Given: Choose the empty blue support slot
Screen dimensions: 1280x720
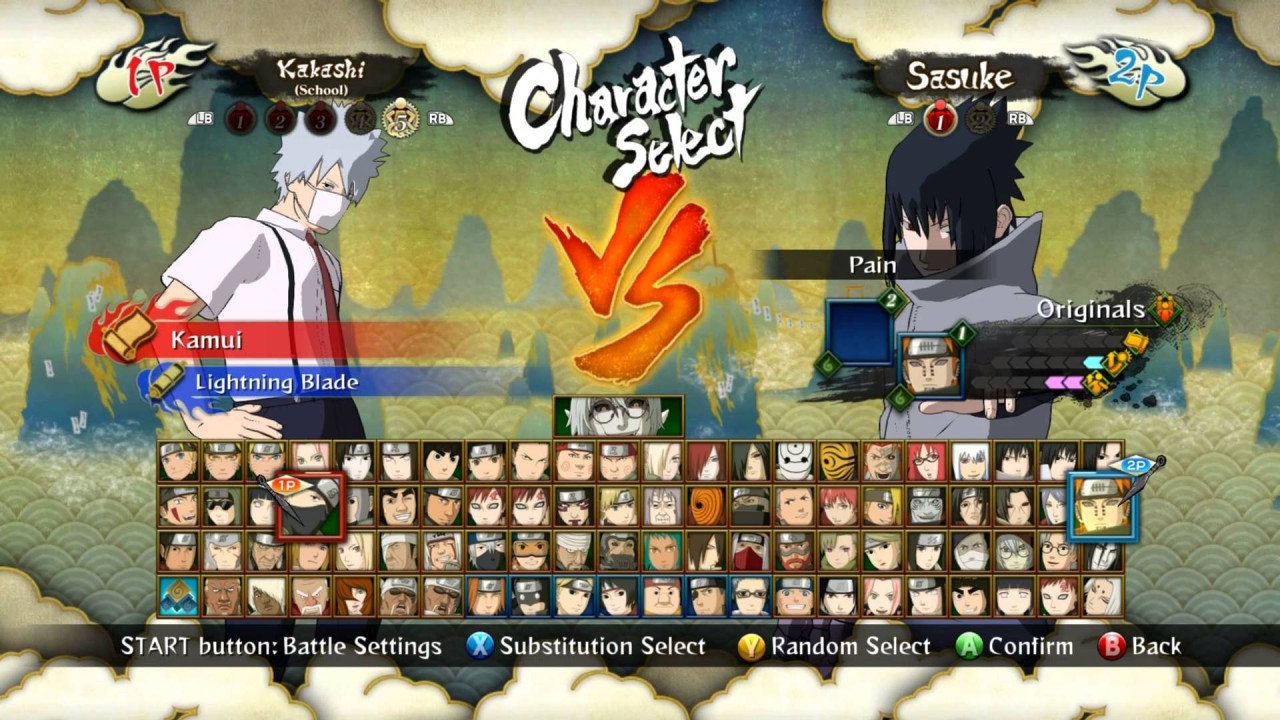Looking at the screenshot, I should coord(858,332).
